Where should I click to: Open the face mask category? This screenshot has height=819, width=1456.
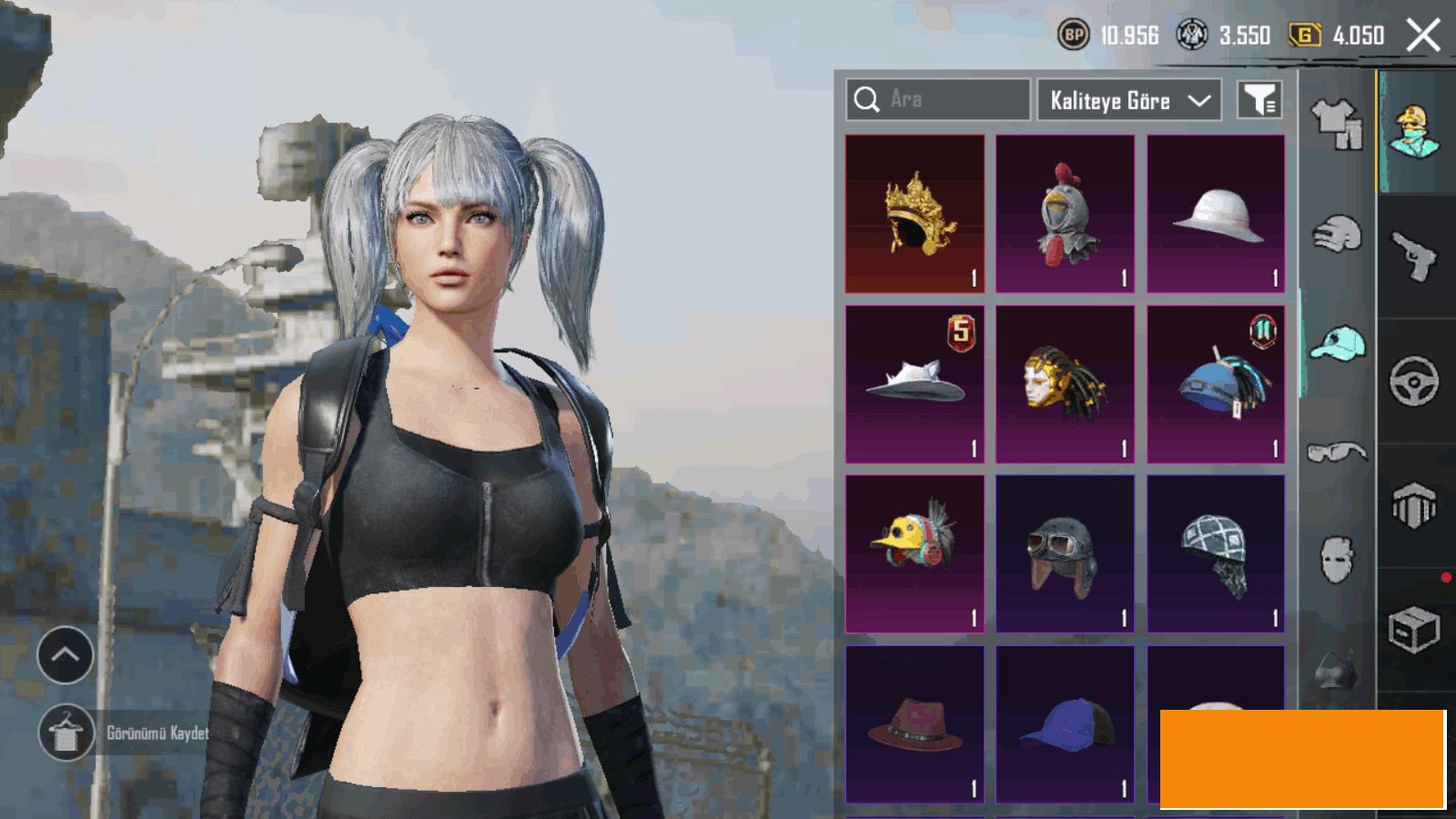[x=1337, y=558]
